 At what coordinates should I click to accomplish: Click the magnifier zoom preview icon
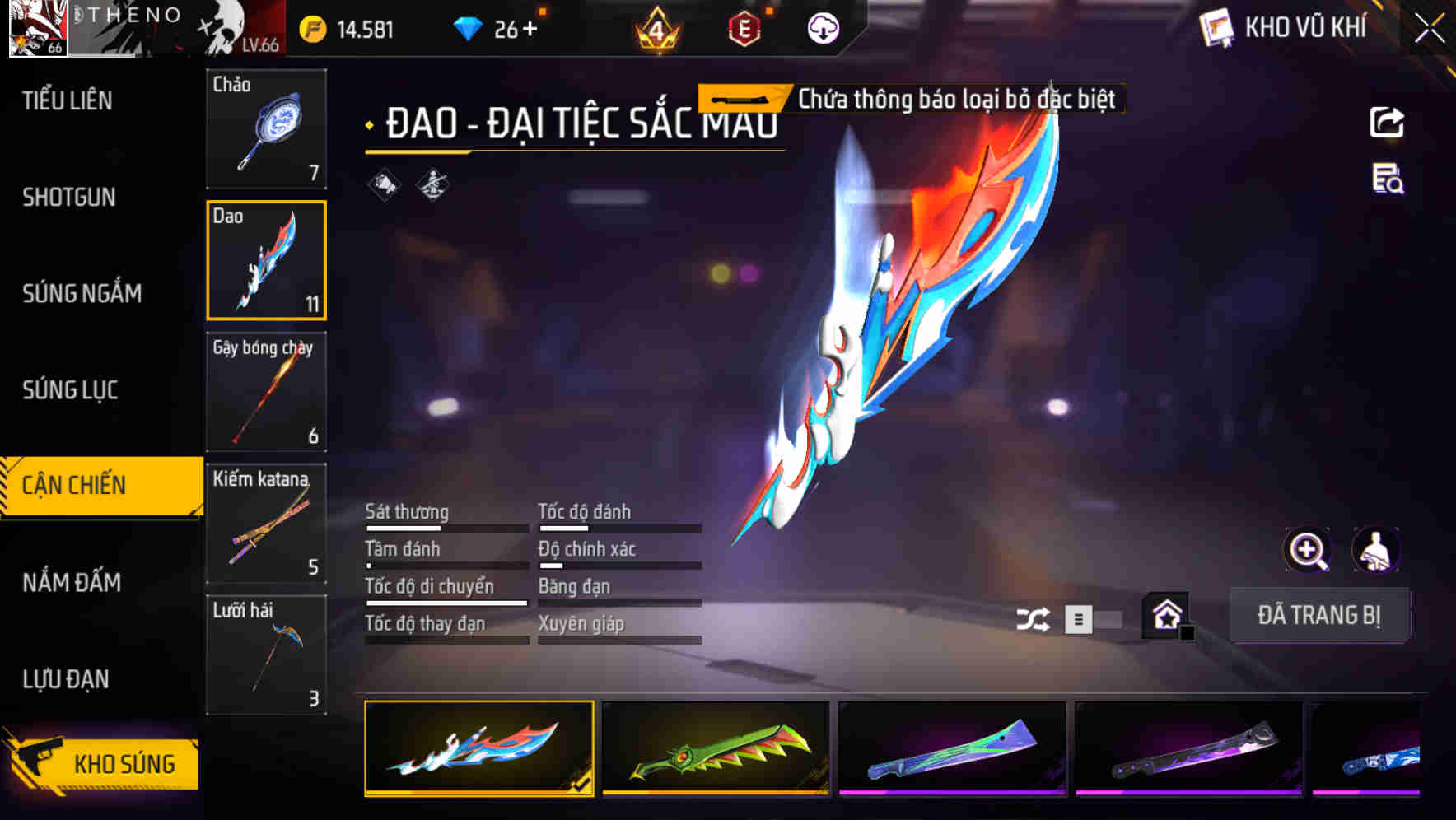(1309, 550)
